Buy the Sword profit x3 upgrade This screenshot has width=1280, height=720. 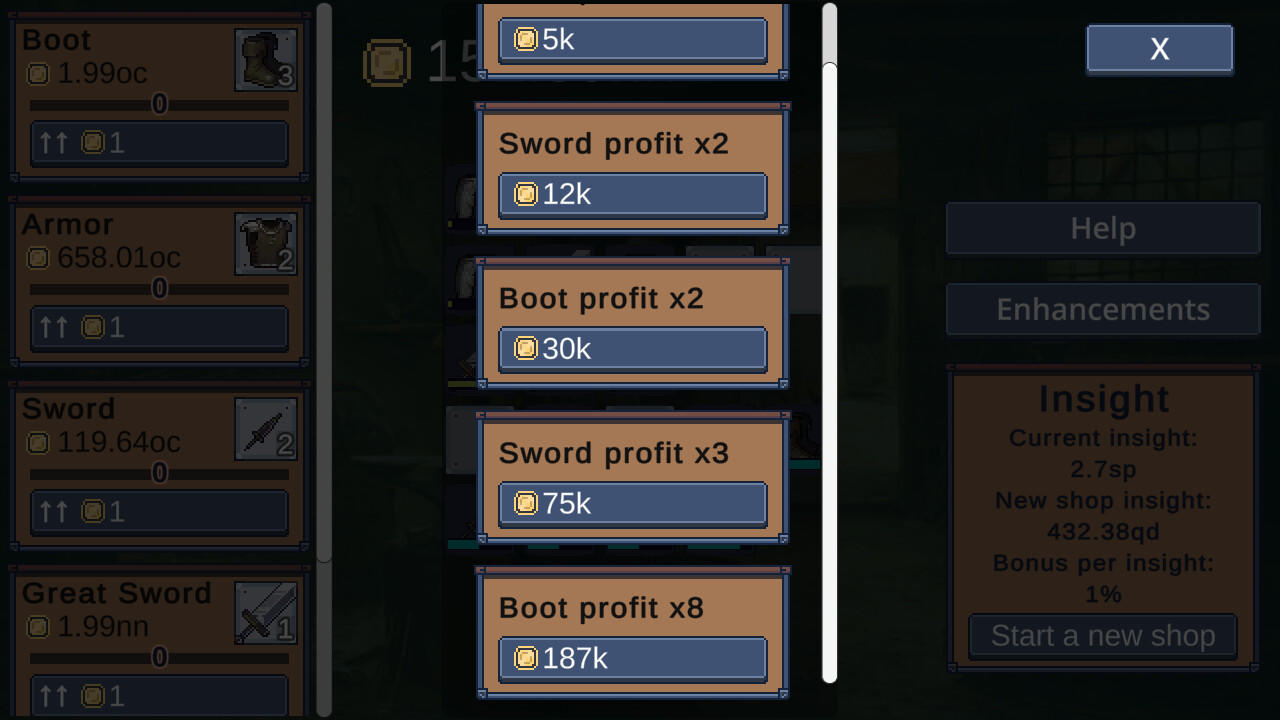coord(632,504)
